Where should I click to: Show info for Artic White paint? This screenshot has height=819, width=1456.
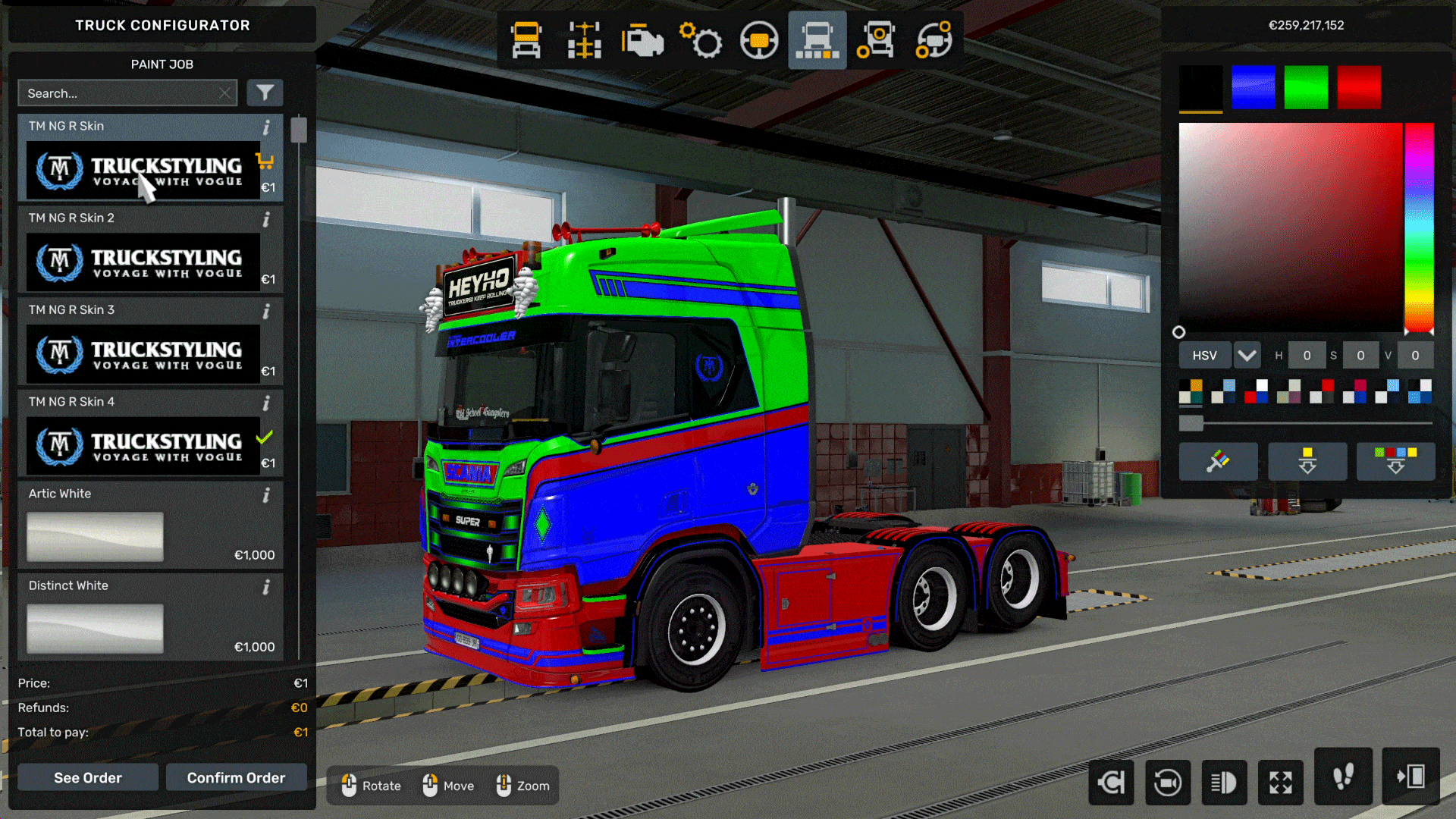point(266,494)
